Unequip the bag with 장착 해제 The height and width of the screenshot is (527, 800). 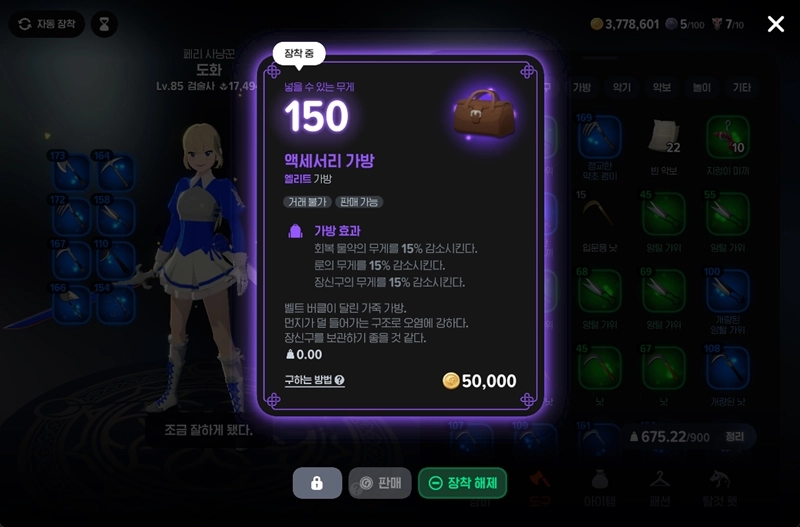463,483
